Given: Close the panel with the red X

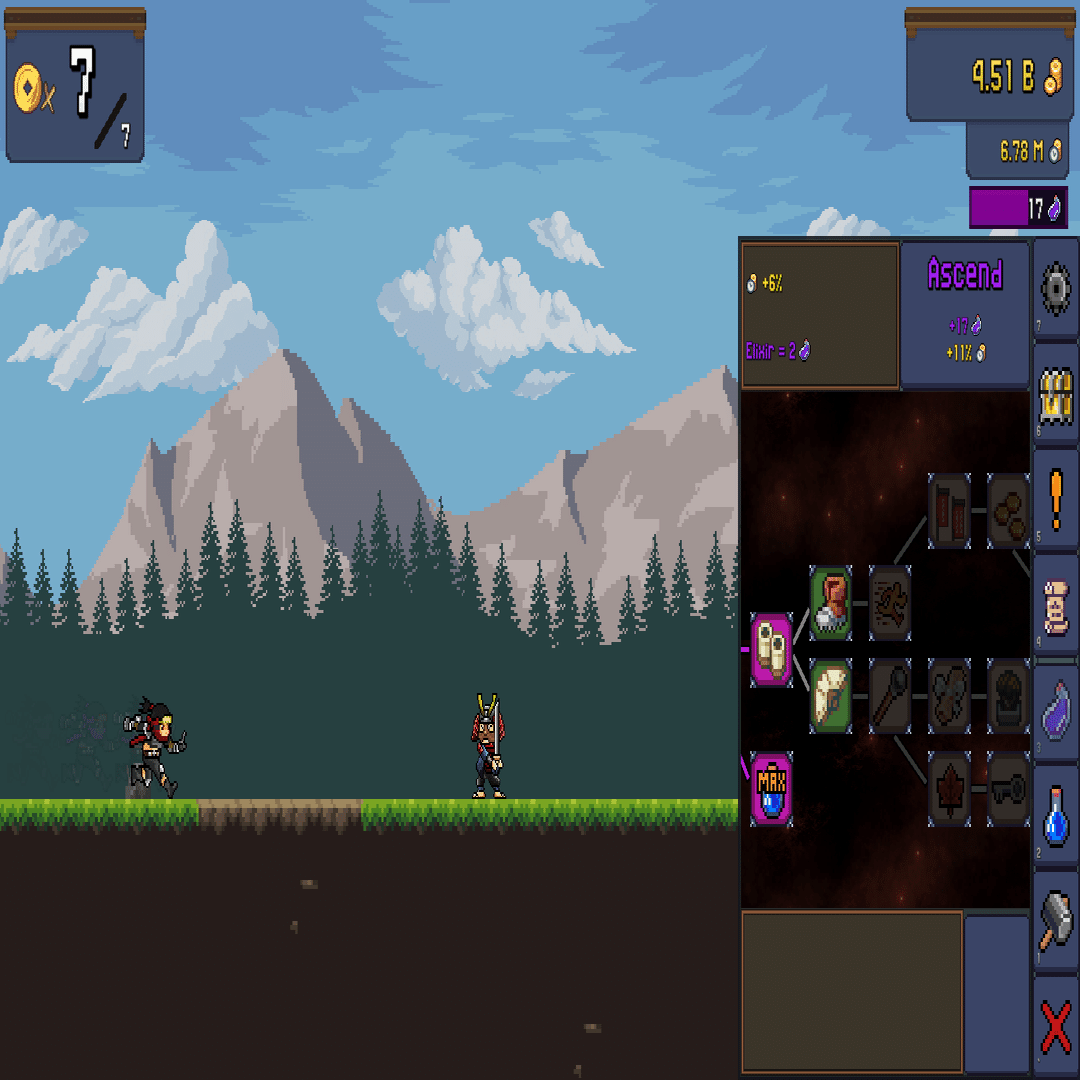Looking at the screenshot, I should (1056, 1026).
